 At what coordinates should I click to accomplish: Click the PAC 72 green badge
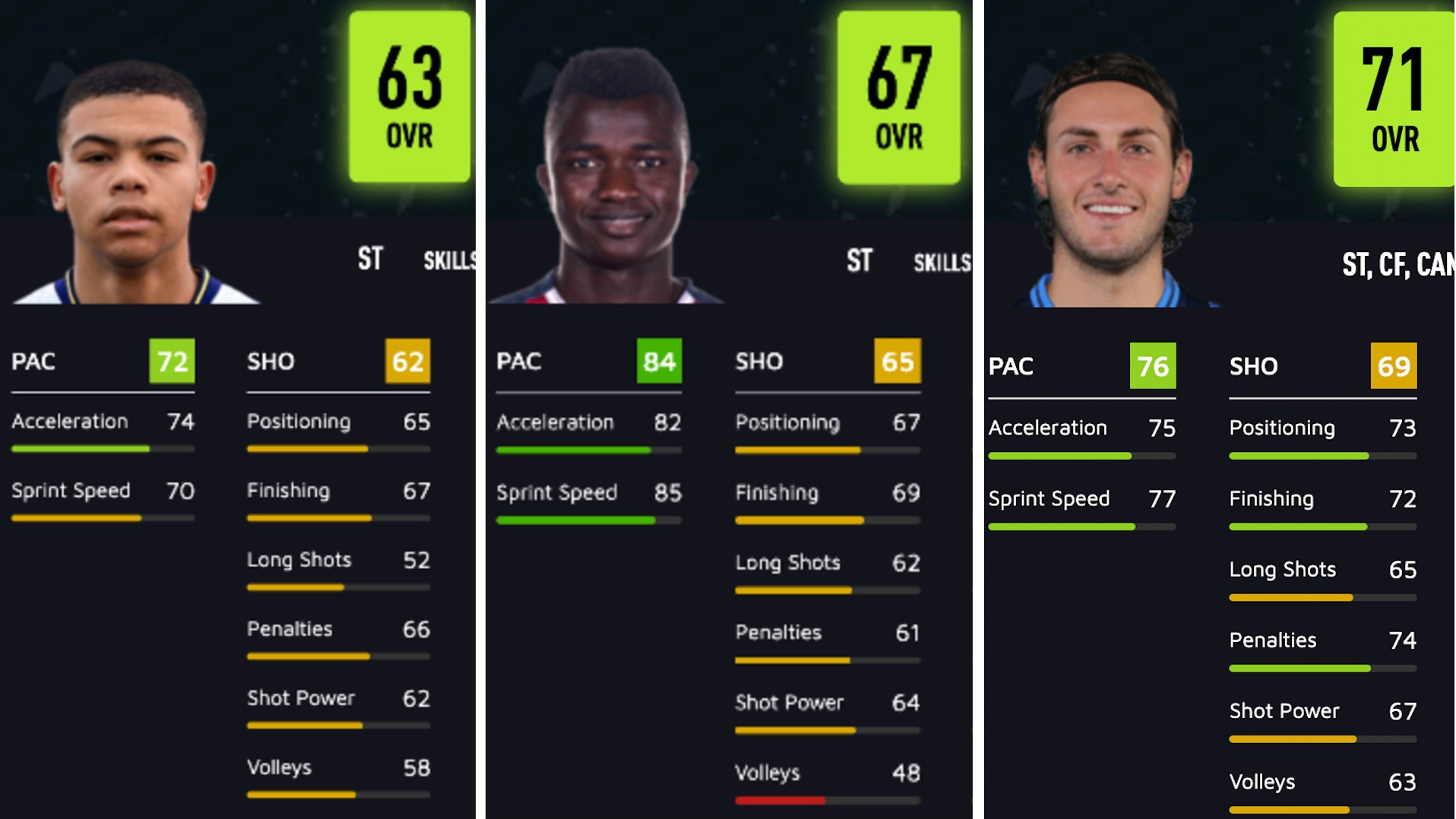171,362
